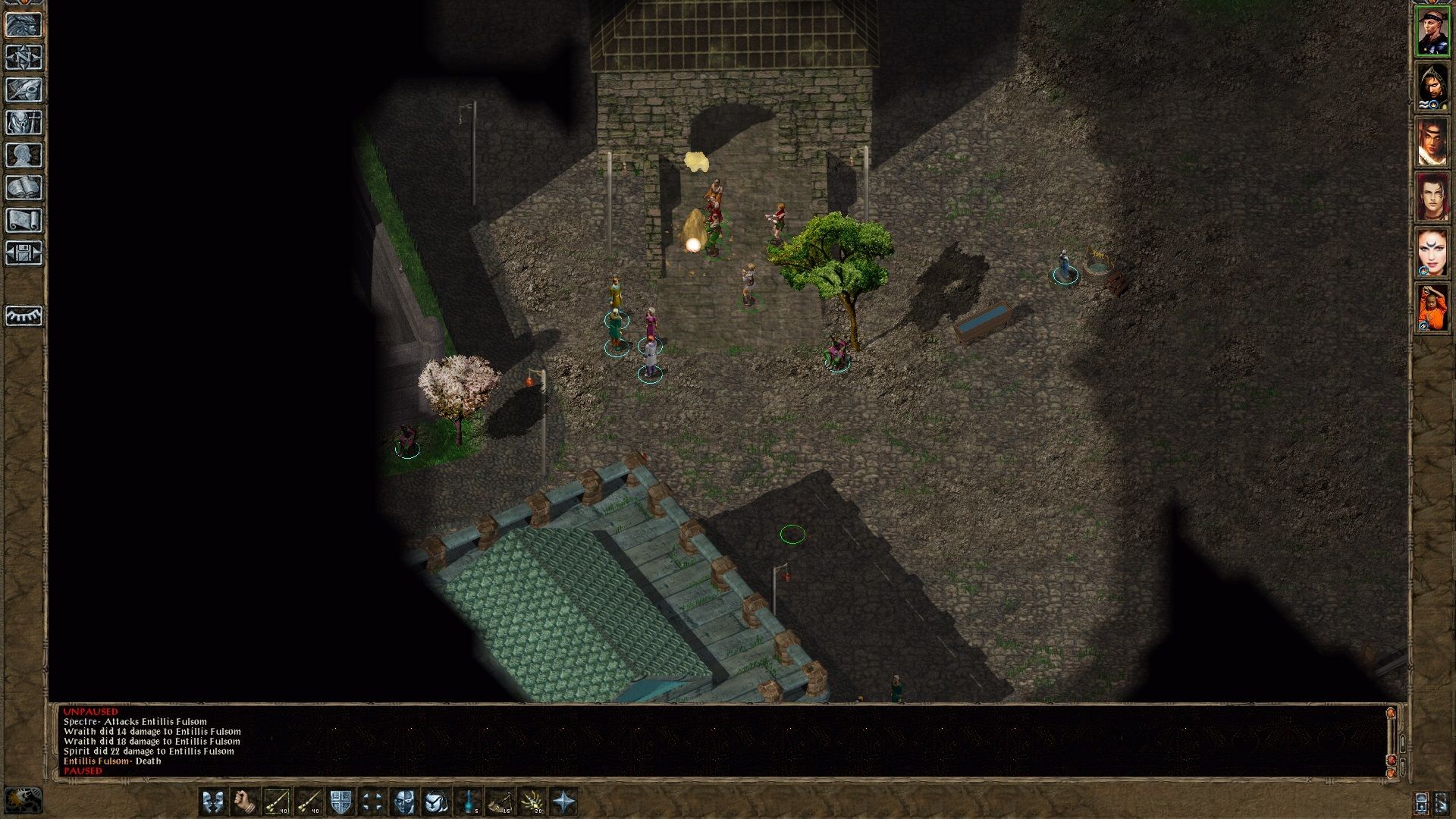
Task: Select the shield guard action
Action: point(340,802)
